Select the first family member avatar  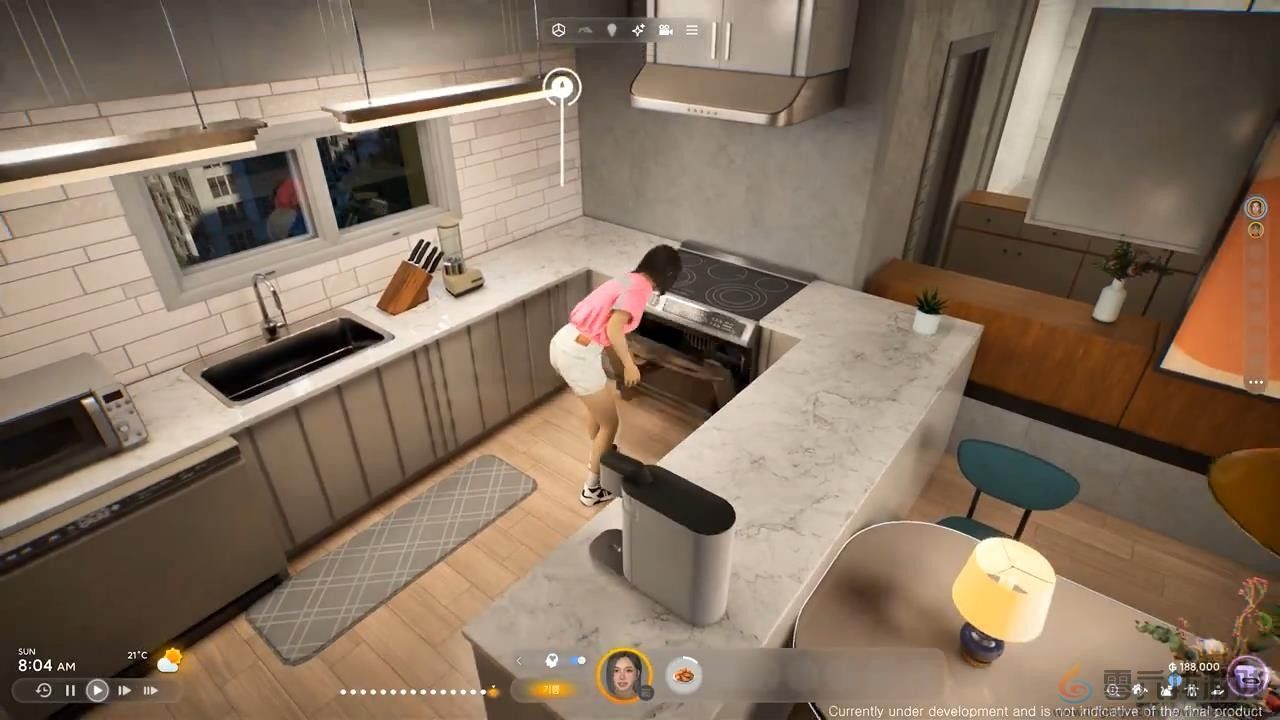tap(1255, 207)
